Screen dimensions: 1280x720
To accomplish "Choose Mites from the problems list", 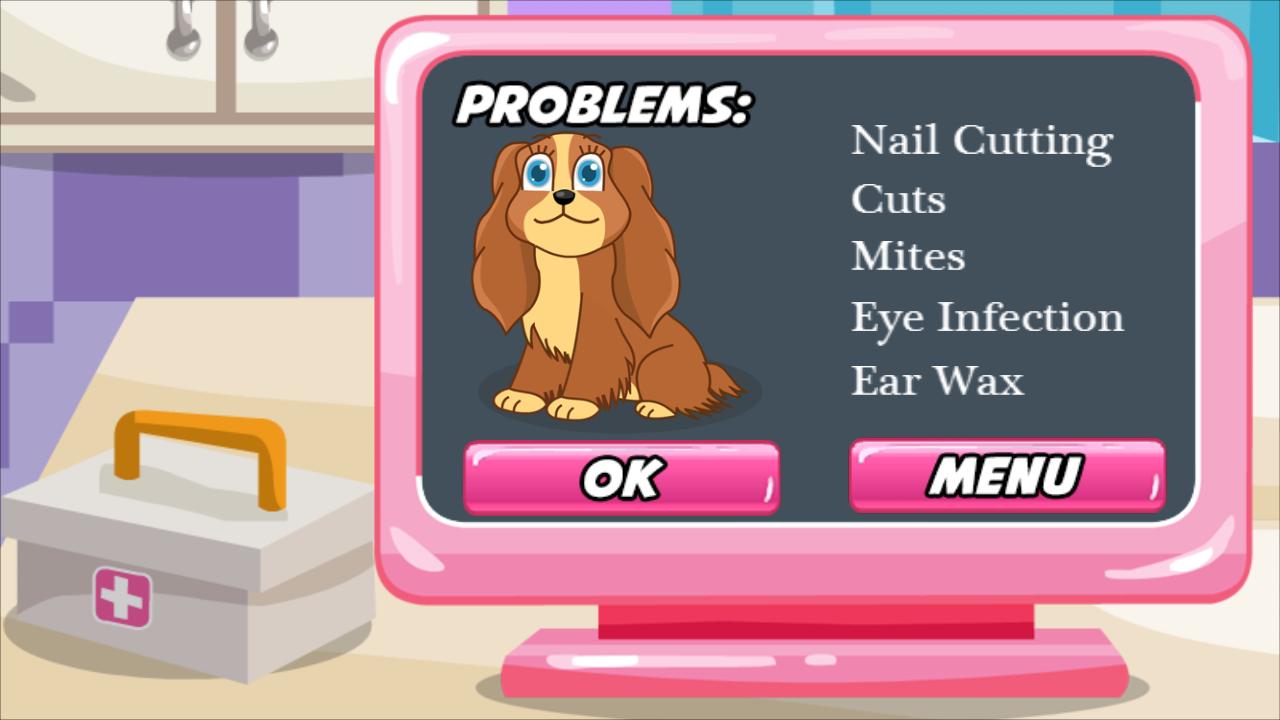I will pyautogui.click(x=907, y=257).
